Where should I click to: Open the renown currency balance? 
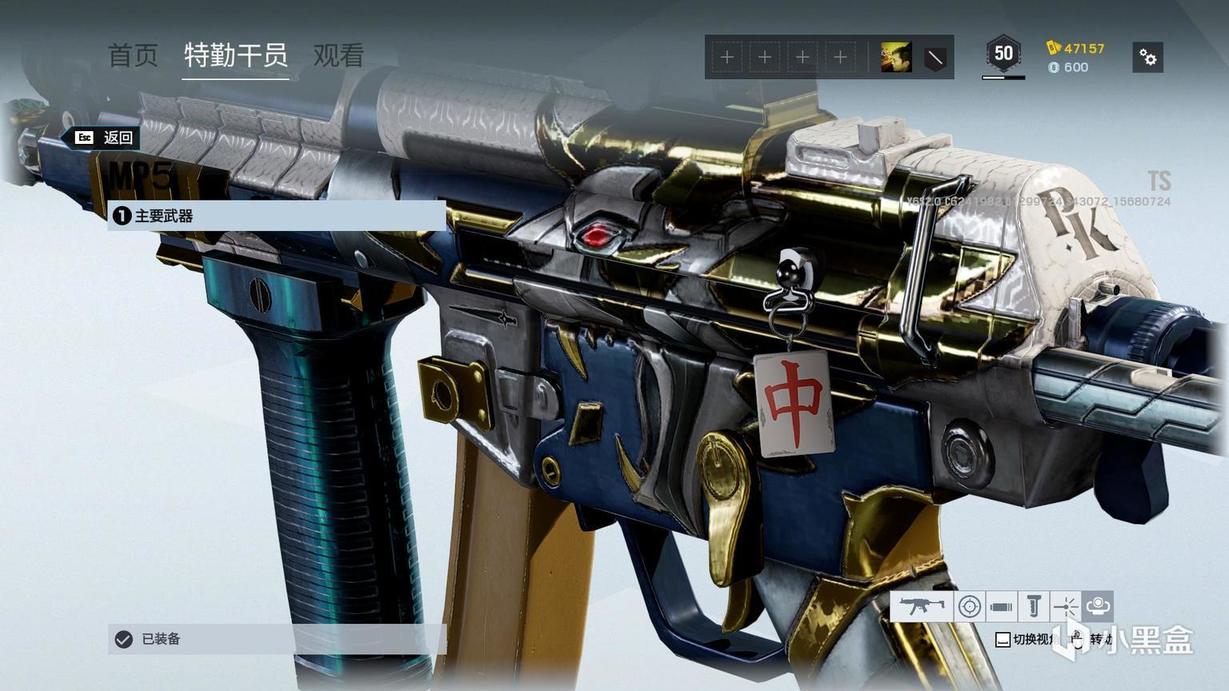click(x=1075, y=48)
